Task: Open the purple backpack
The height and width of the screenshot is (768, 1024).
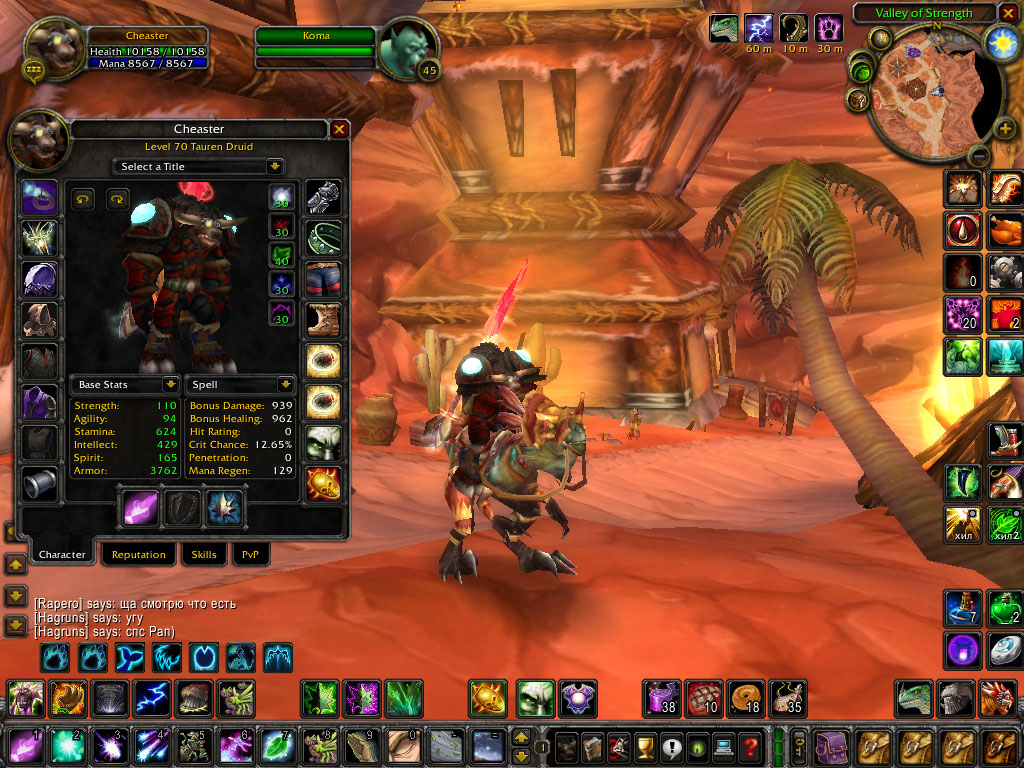Action: point(831,747)
